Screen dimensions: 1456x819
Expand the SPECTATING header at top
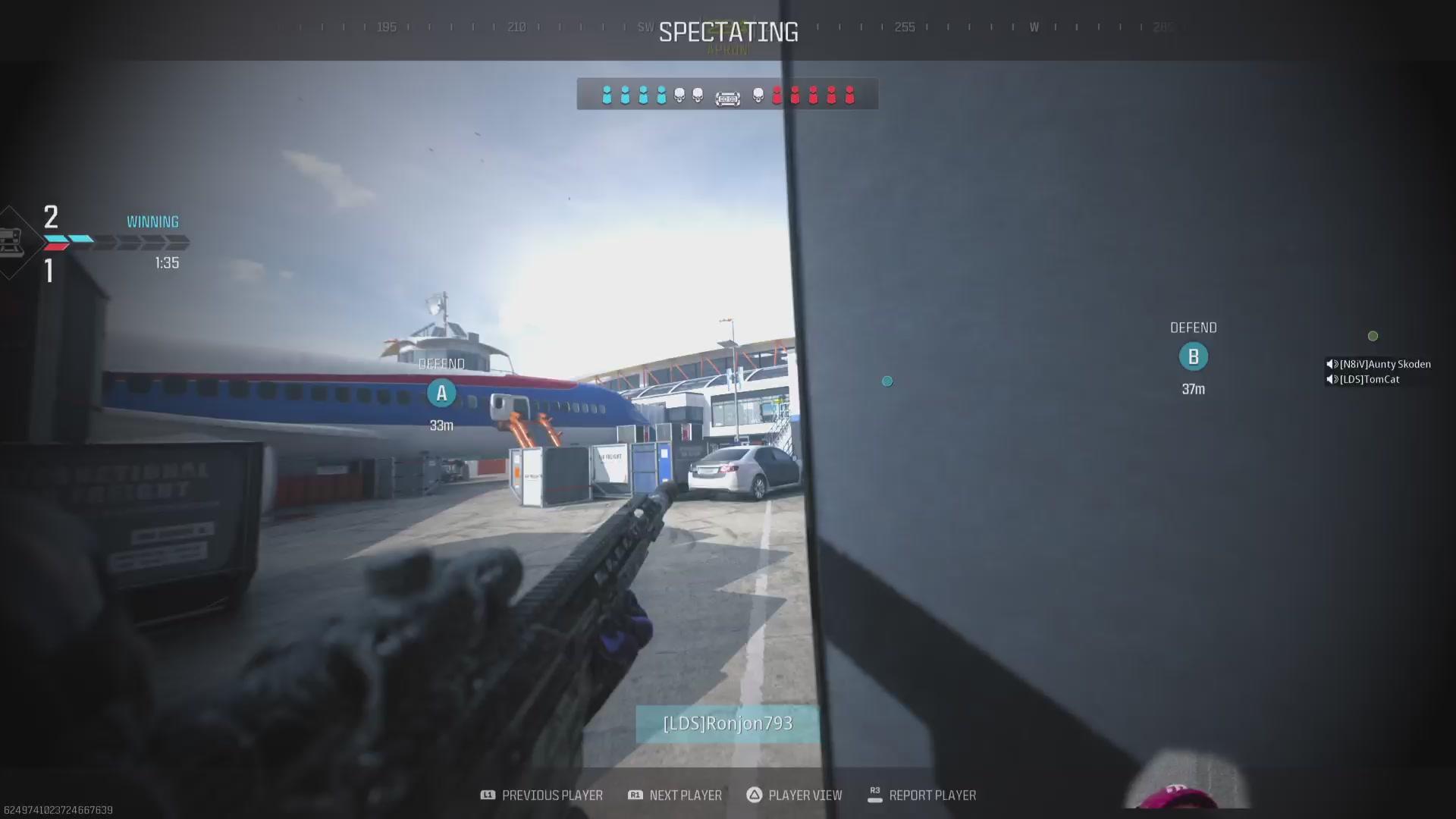(727, 31)
